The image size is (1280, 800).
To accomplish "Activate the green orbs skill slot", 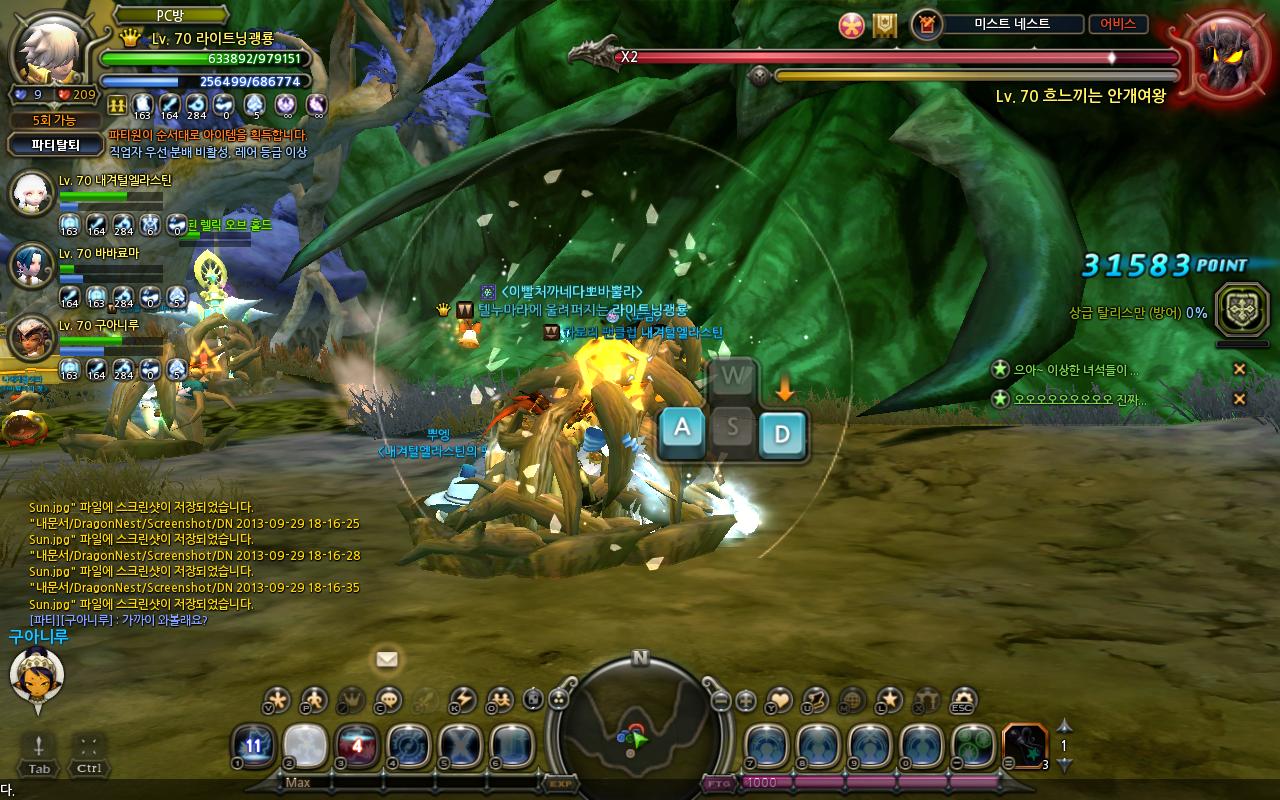I will click(972, 746).
